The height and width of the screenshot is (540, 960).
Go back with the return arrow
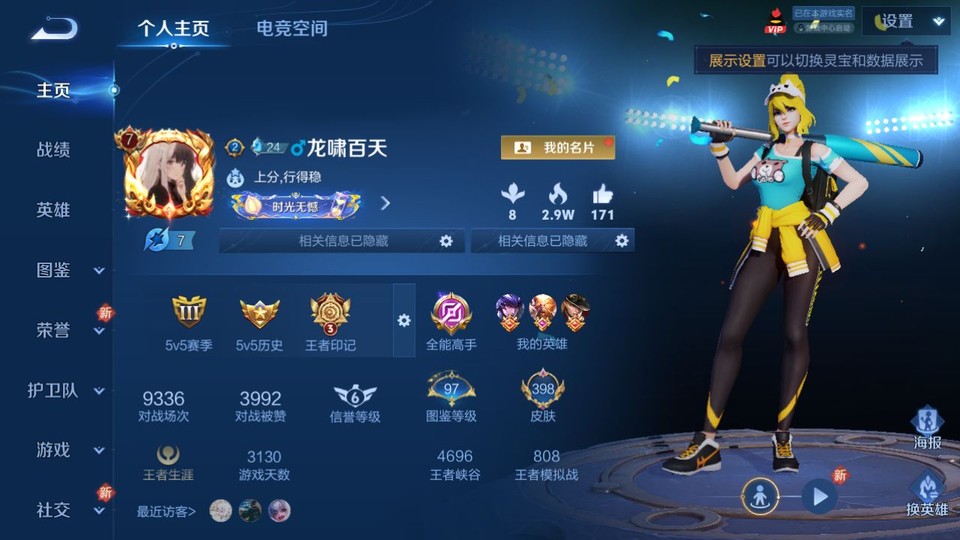(x=53, y=28)
